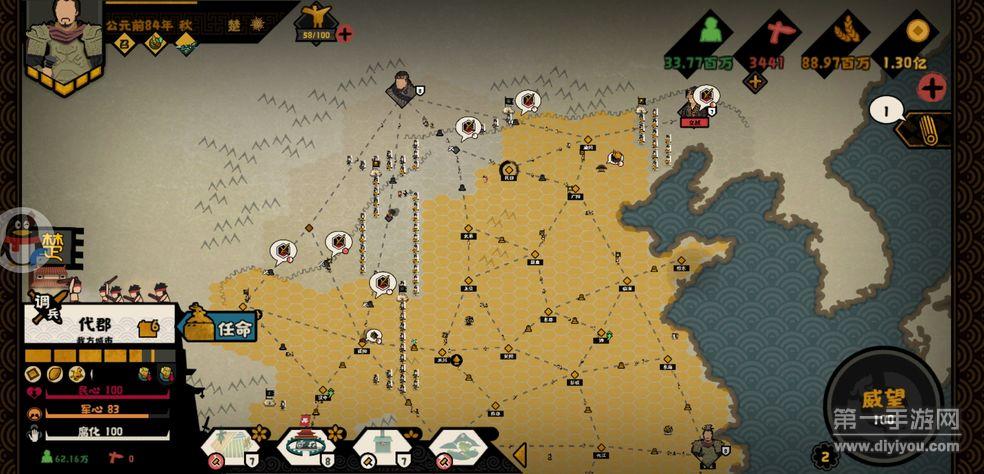Screen dimensions: 984x474
Task: Open the ruler portrait panel
Action: click(51, 40)
